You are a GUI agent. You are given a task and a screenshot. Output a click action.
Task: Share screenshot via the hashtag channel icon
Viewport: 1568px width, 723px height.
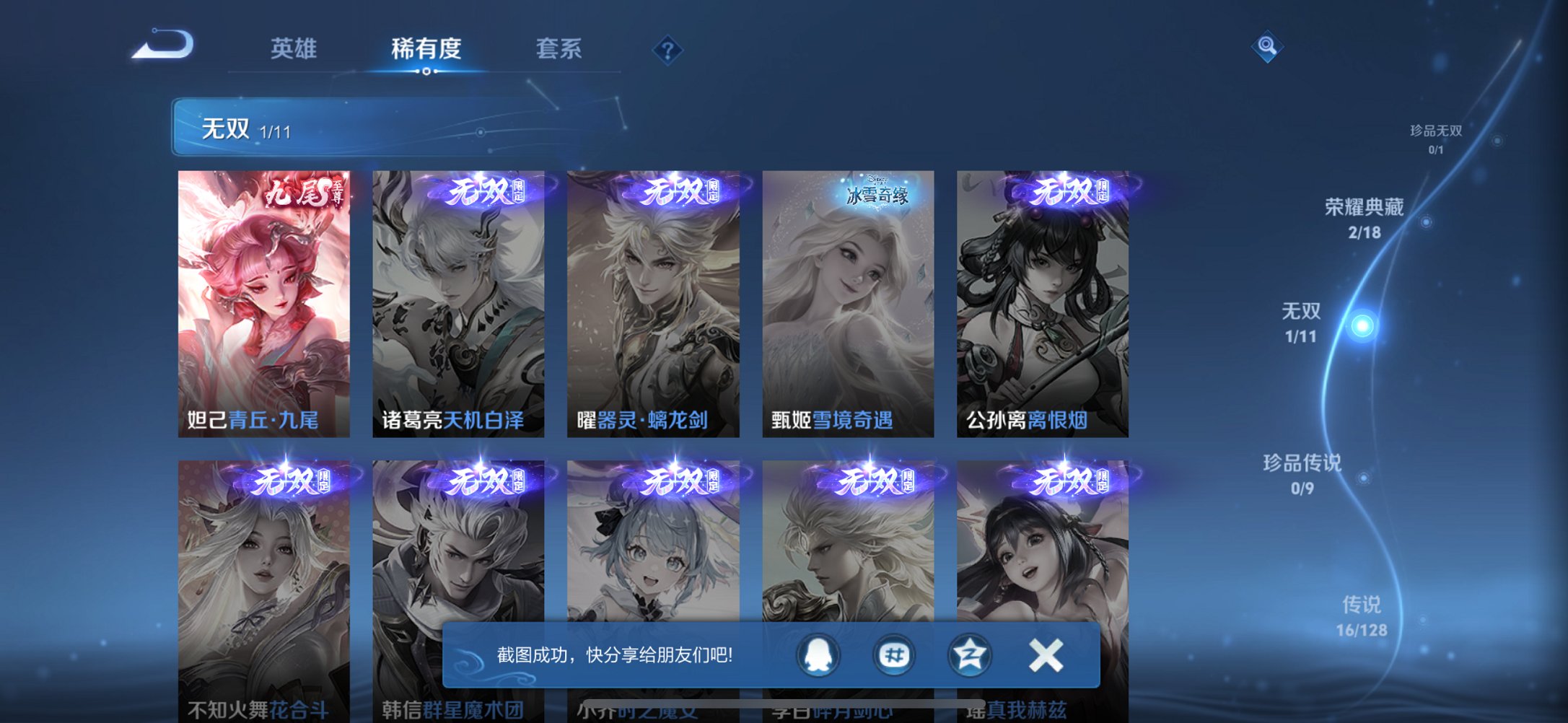[894, 655]
